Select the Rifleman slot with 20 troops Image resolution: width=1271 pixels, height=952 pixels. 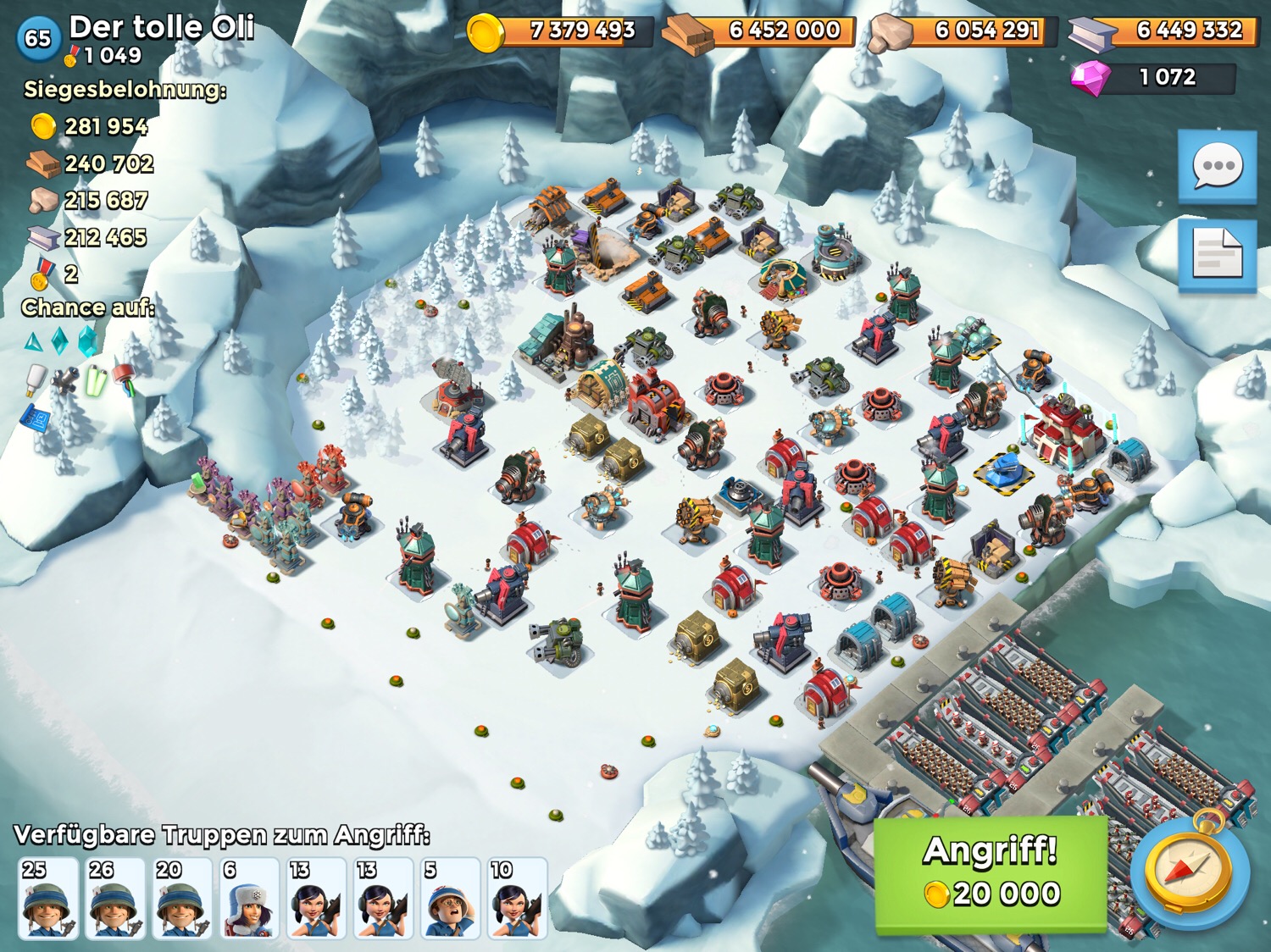click(181, 898)
